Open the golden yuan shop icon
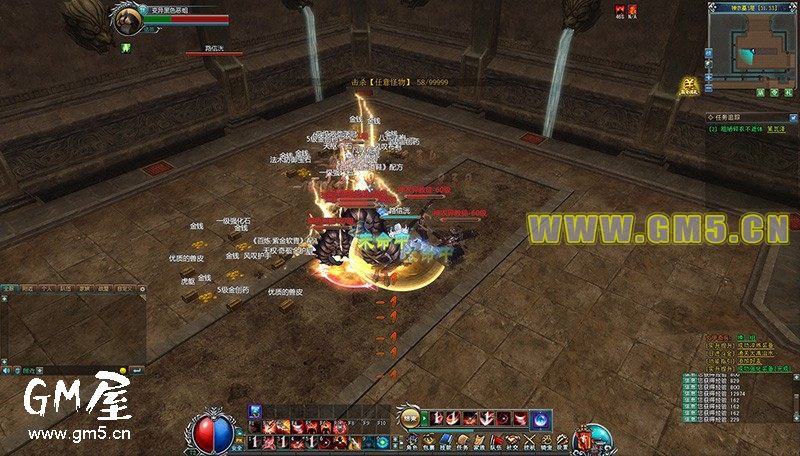Screen dimensions: 800x456 [688, 86]
